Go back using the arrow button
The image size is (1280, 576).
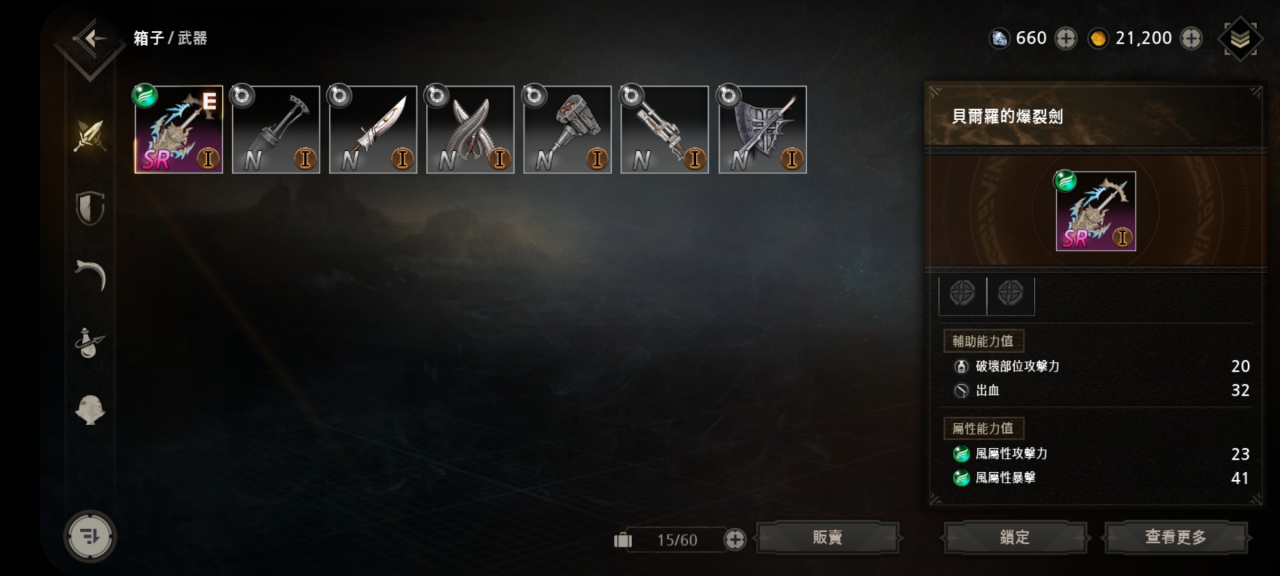[x=92, y=39]
